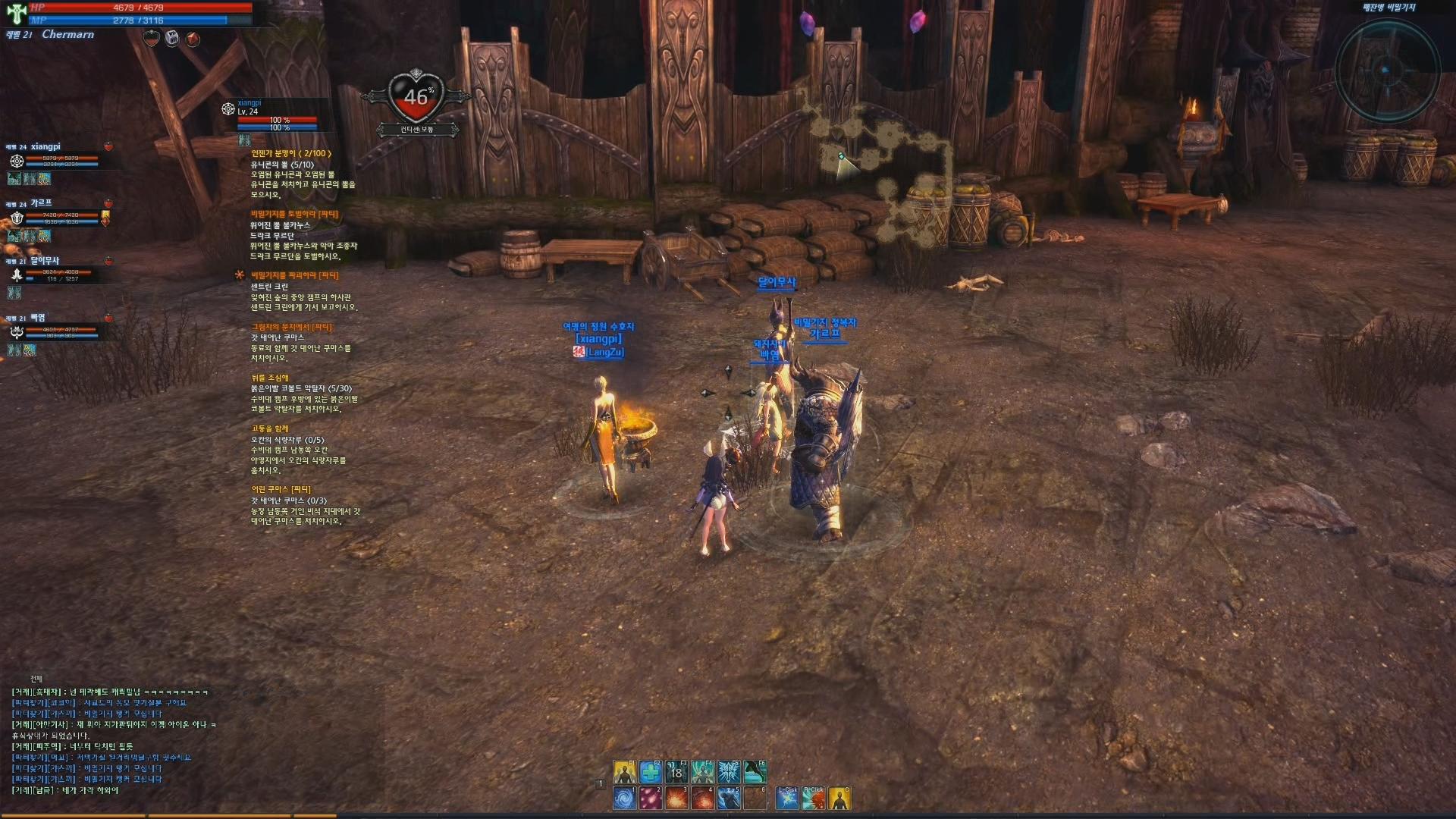1456x819 pixels.
Task: Click the dice icon under the player name
Action: pos(172,39)
